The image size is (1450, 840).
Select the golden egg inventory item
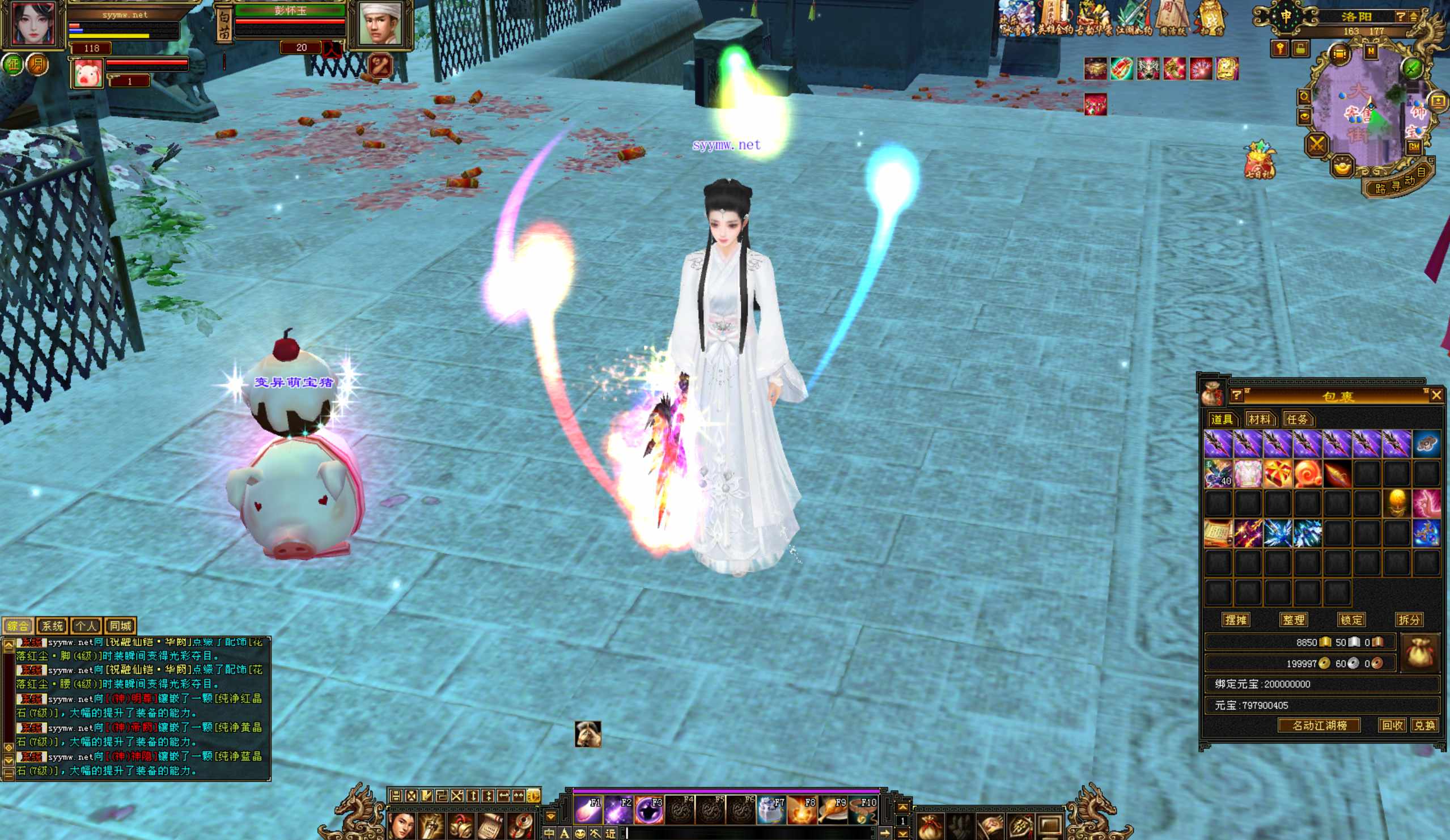coord(1397,503)
